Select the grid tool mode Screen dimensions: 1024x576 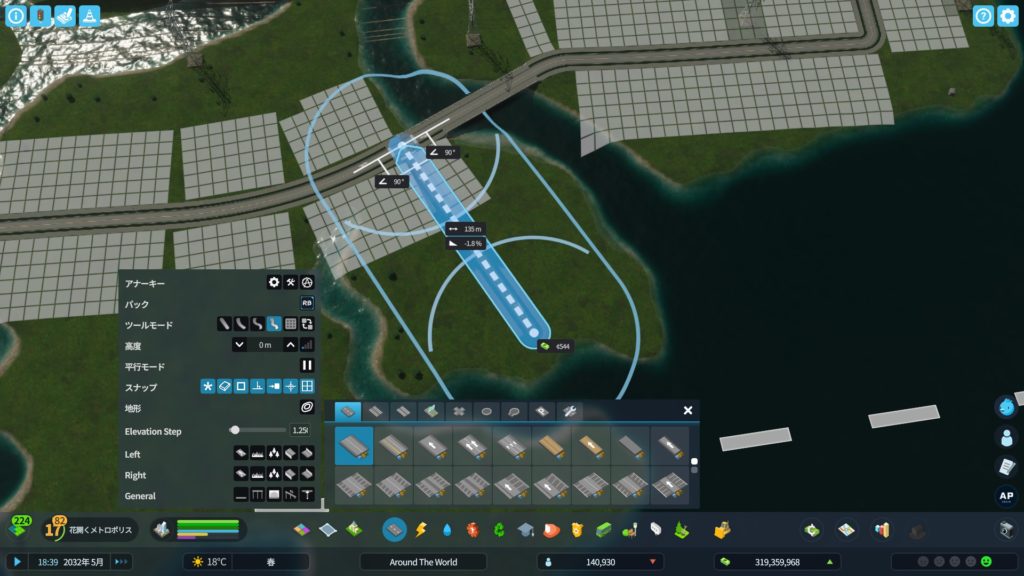click(x=291, y=324)
